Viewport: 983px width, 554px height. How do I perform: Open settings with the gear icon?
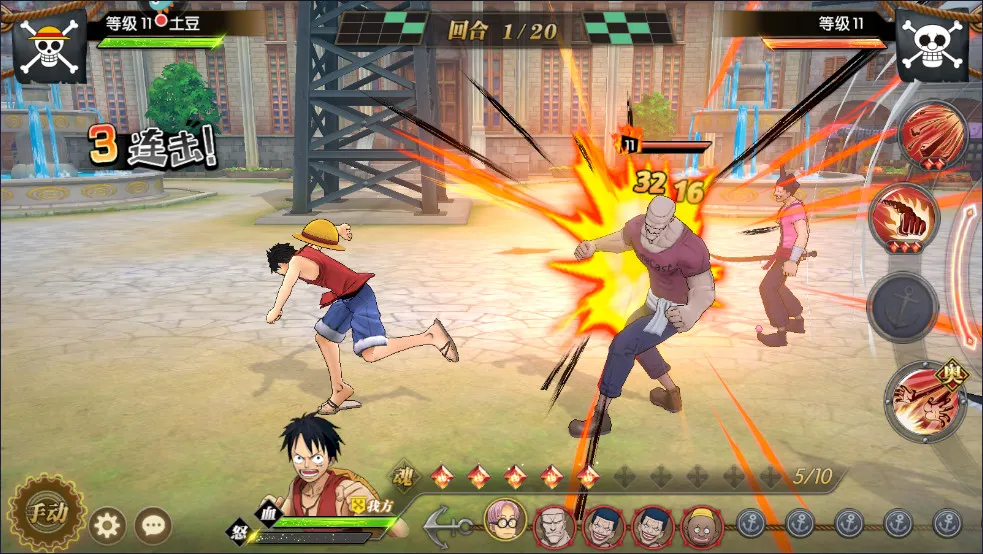108,524
